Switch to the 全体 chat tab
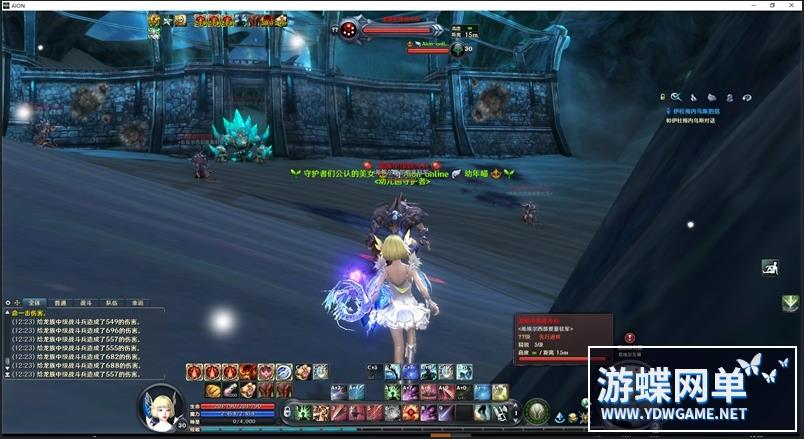The image size is (804, 439). pyautogui.click(x=35, y=301)
